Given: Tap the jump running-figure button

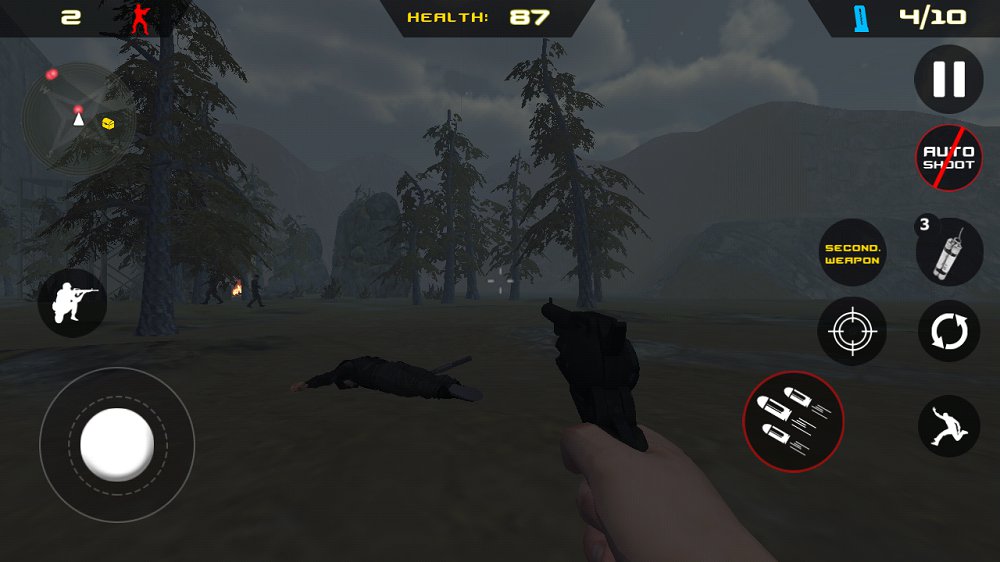Looking at the screenshot, I should 949,426.
